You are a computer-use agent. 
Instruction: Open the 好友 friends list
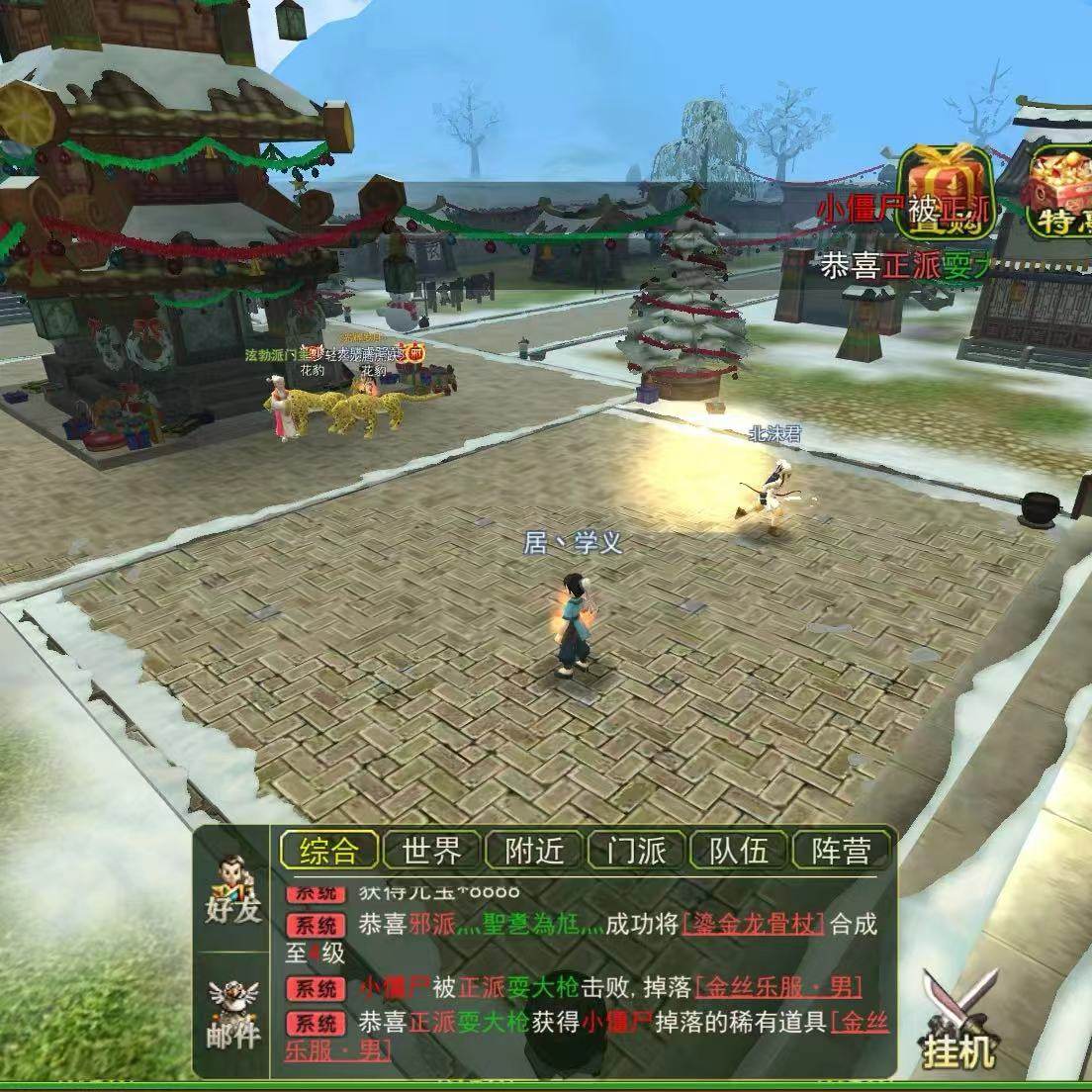232,889
